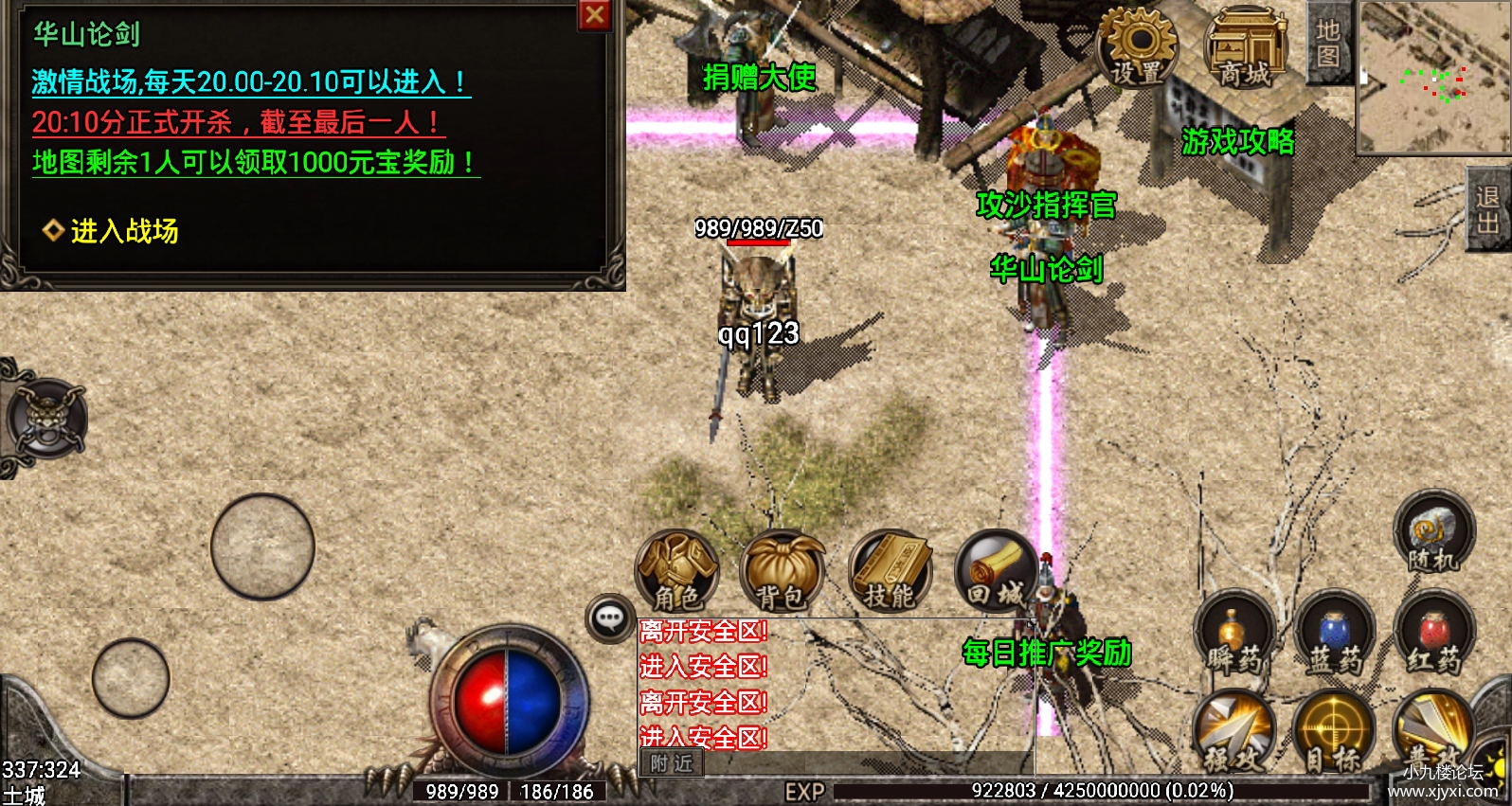Open the 地图 map button

(x=1328, y=43)
